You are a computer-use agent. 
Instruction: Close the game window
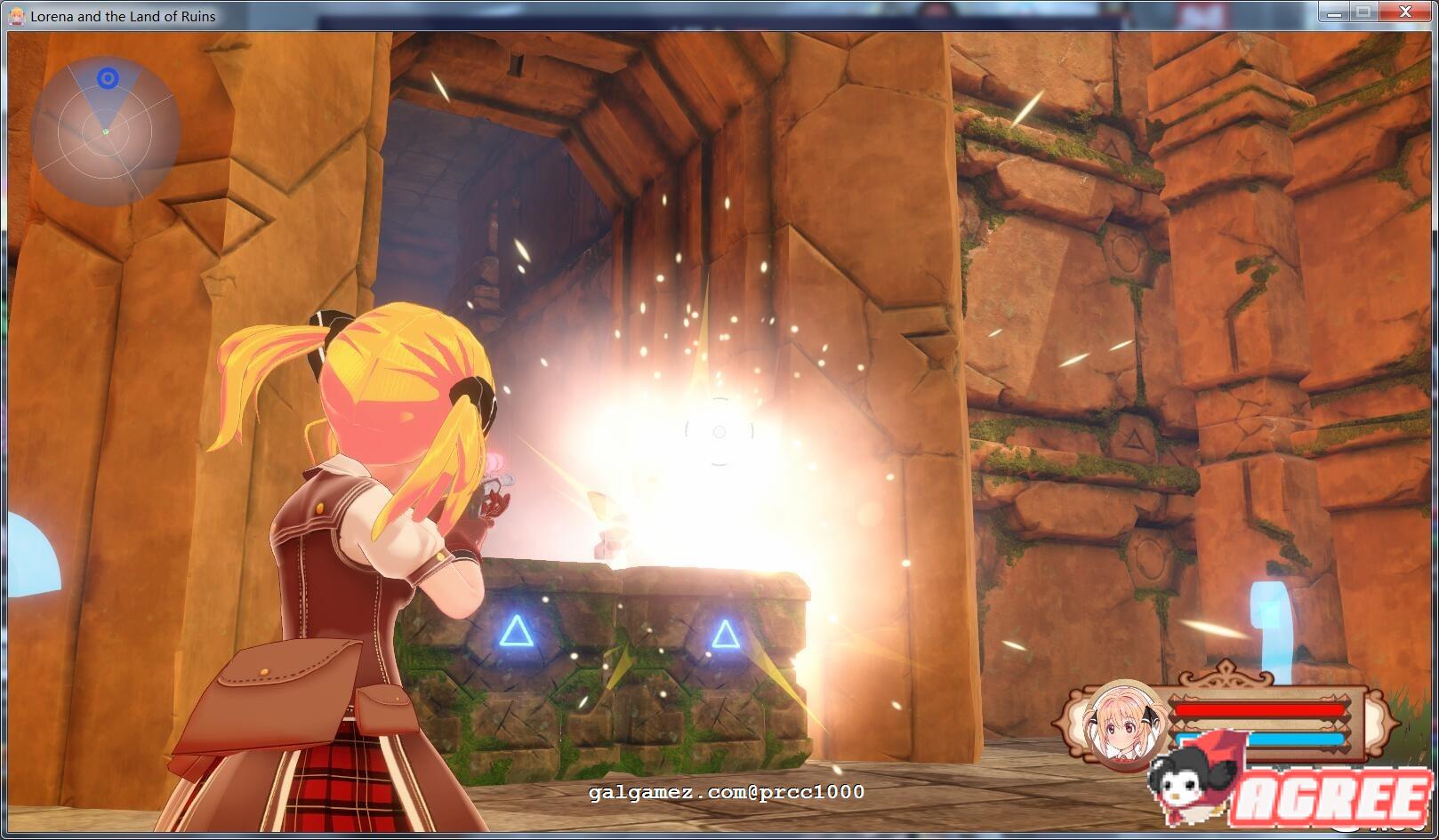tap(1405, 12)
